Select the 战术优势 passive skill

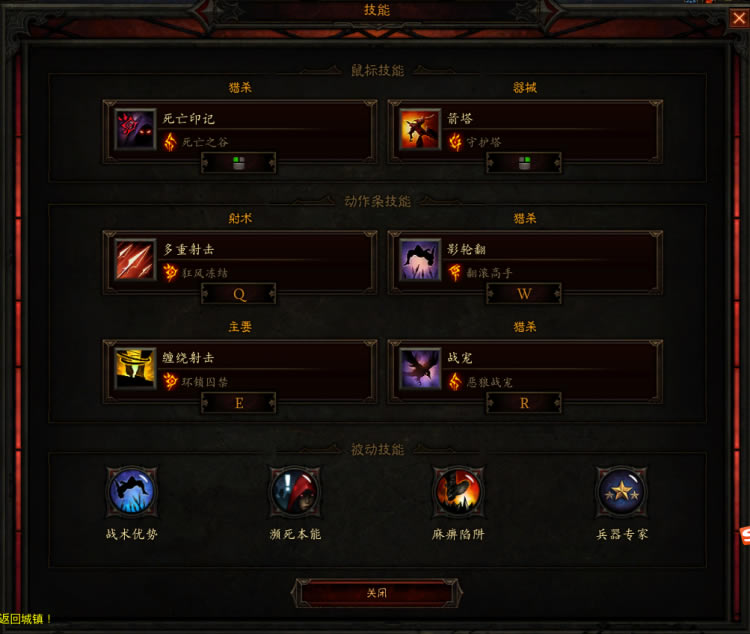tap(132, 492)
